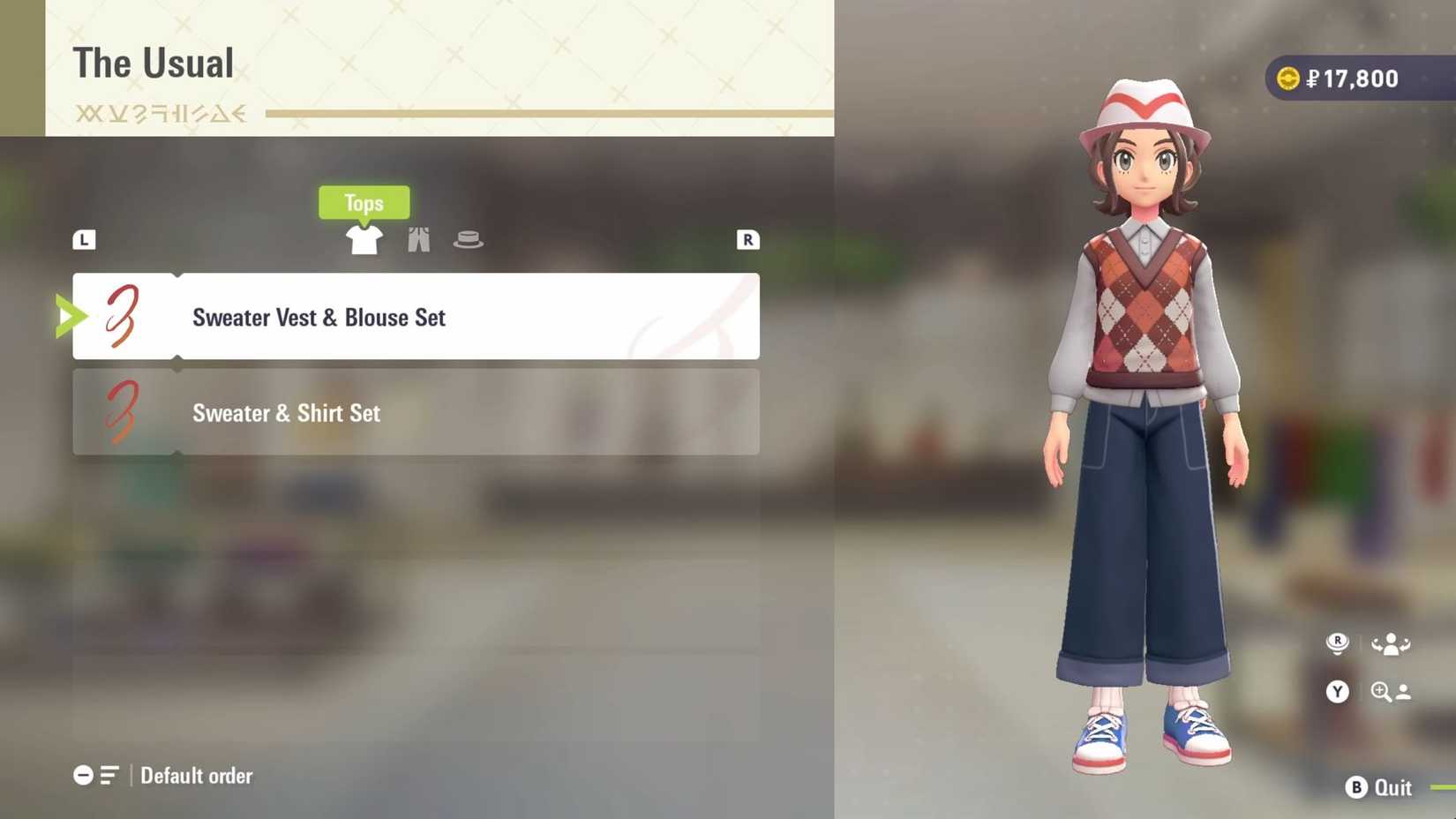
Task: Click the coin icon beside the money total
Action: (1288, 78)
